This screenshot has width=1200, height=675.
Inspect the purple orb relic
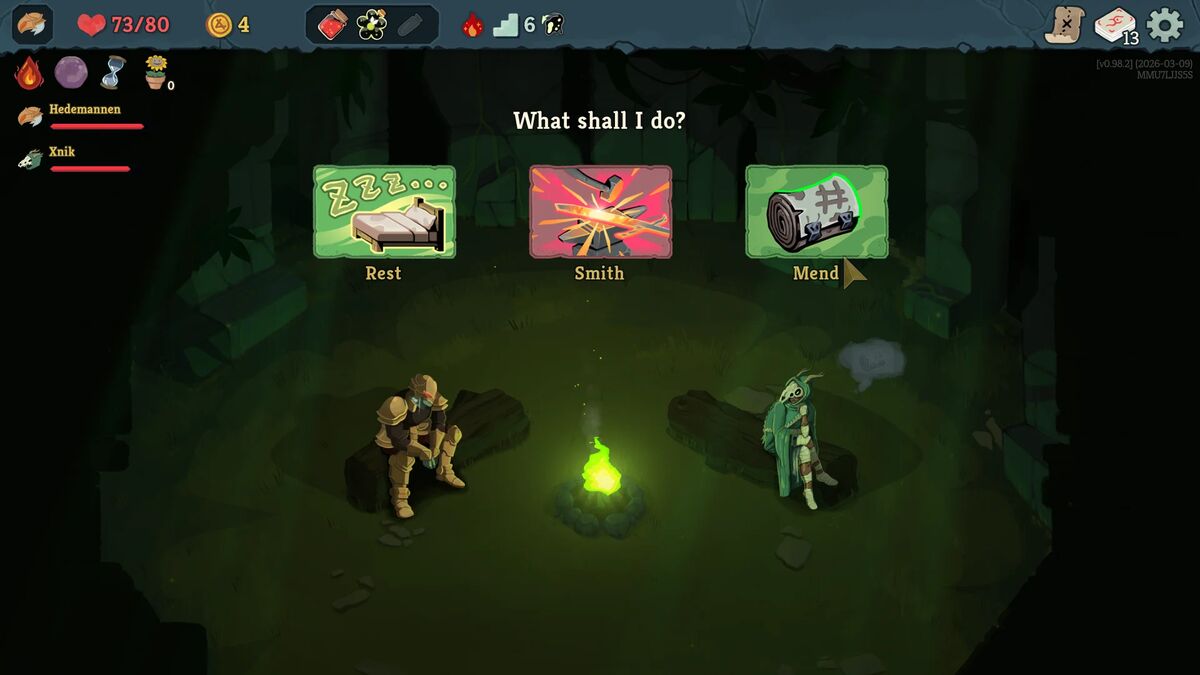(71, 73)
